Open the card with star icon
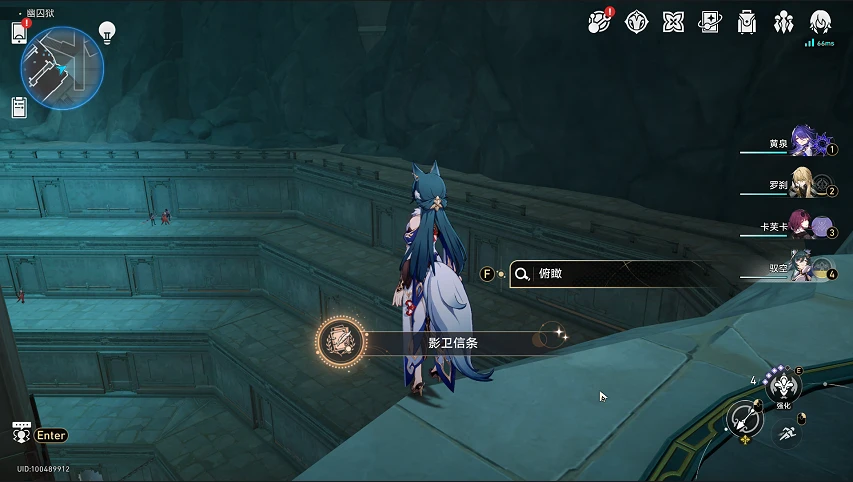 coord(709,21)
